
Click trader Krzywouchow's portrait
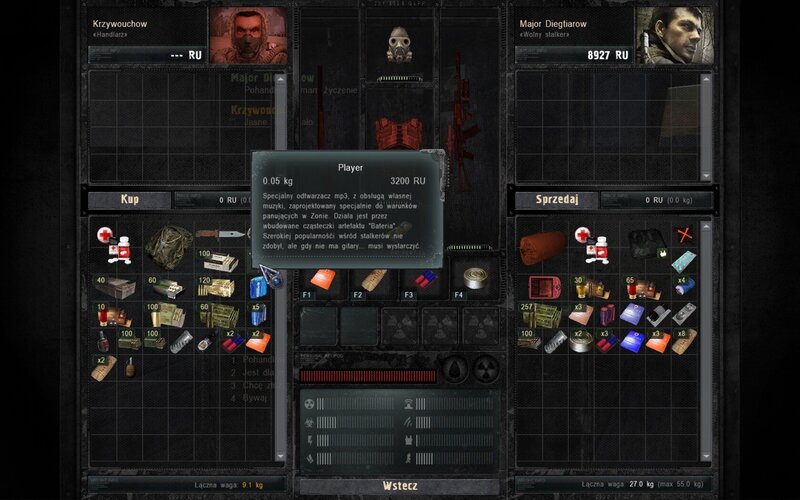coord(247,35)
